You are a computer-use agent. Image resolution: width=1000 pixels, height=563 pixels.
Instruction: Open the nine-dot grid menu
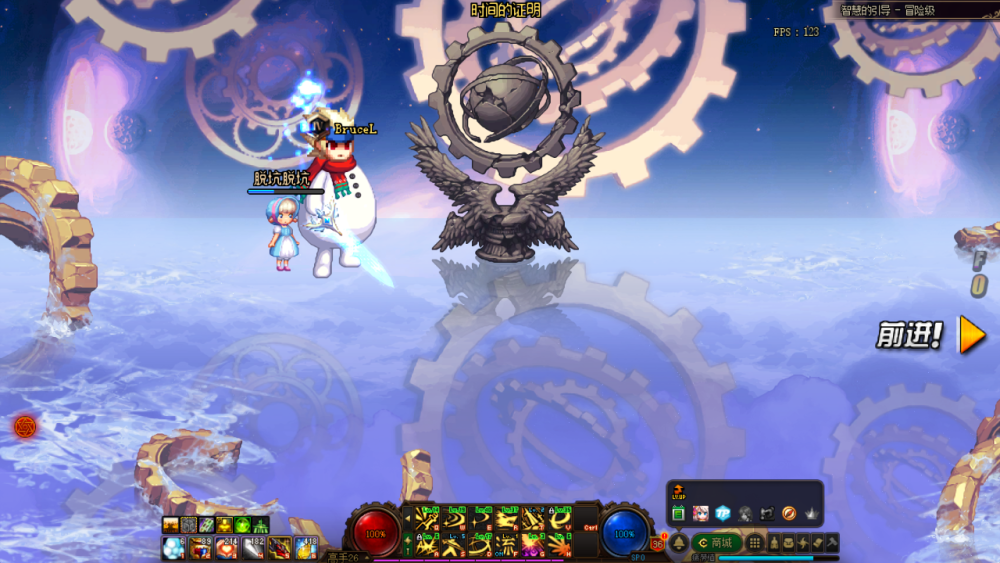(x=755, y=543)
